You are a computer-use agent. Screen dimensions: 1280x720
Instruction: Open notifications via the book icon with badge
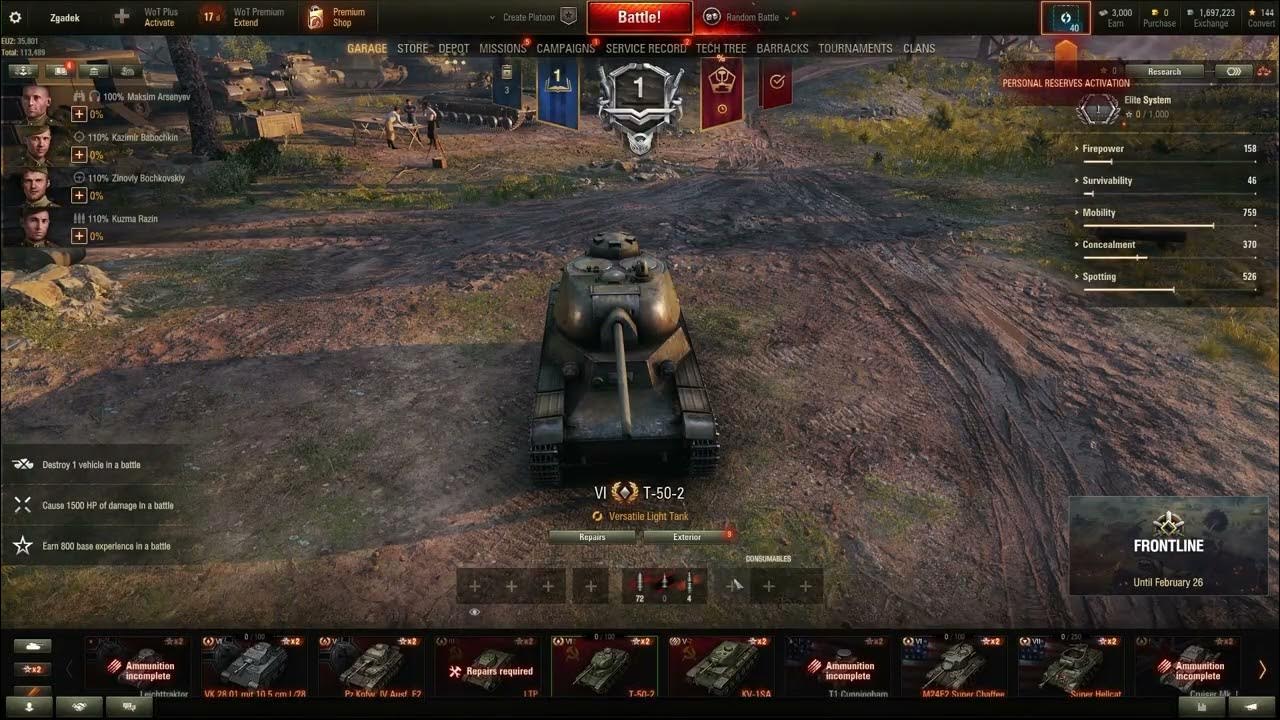59,71
